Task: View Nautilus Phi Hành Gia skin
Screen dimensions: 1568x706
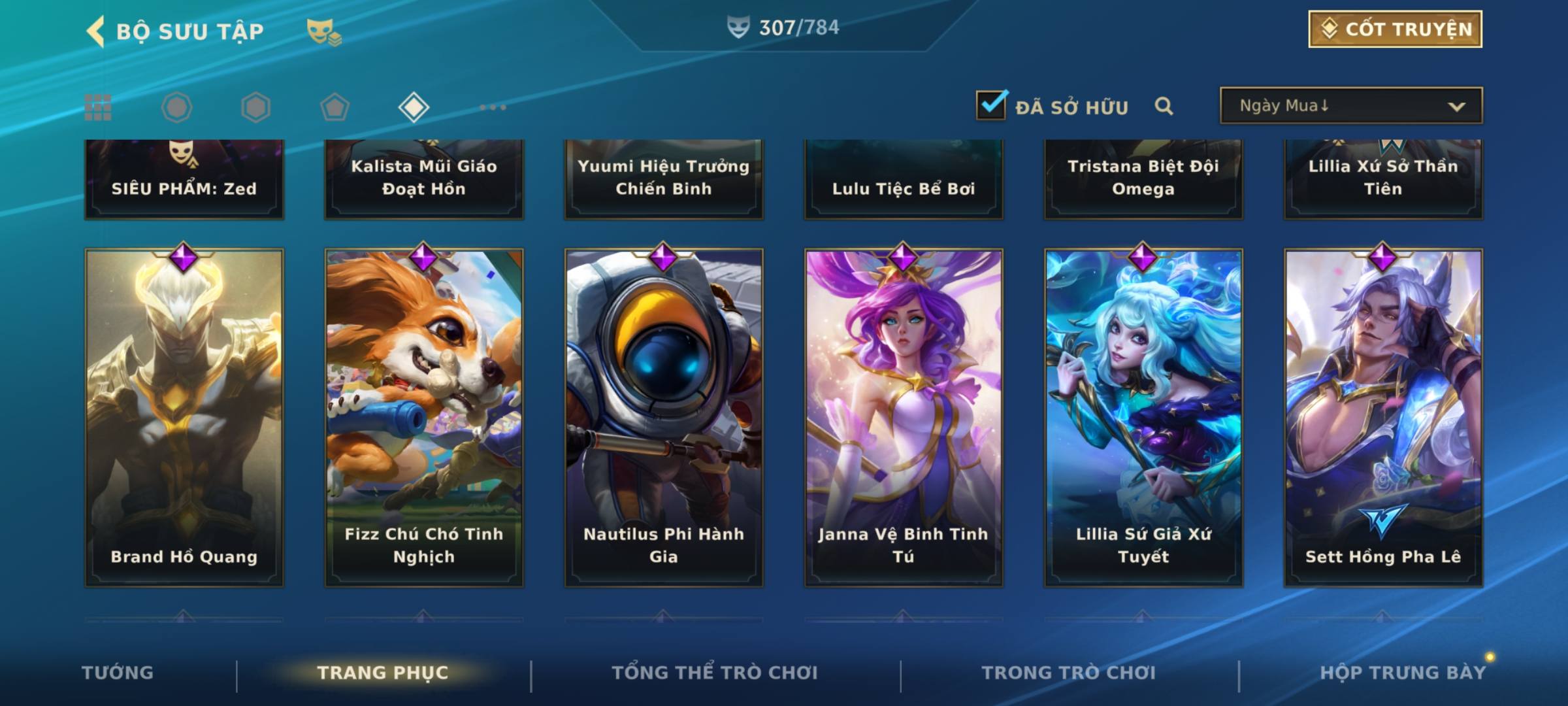Action: [x=664, y=417]
